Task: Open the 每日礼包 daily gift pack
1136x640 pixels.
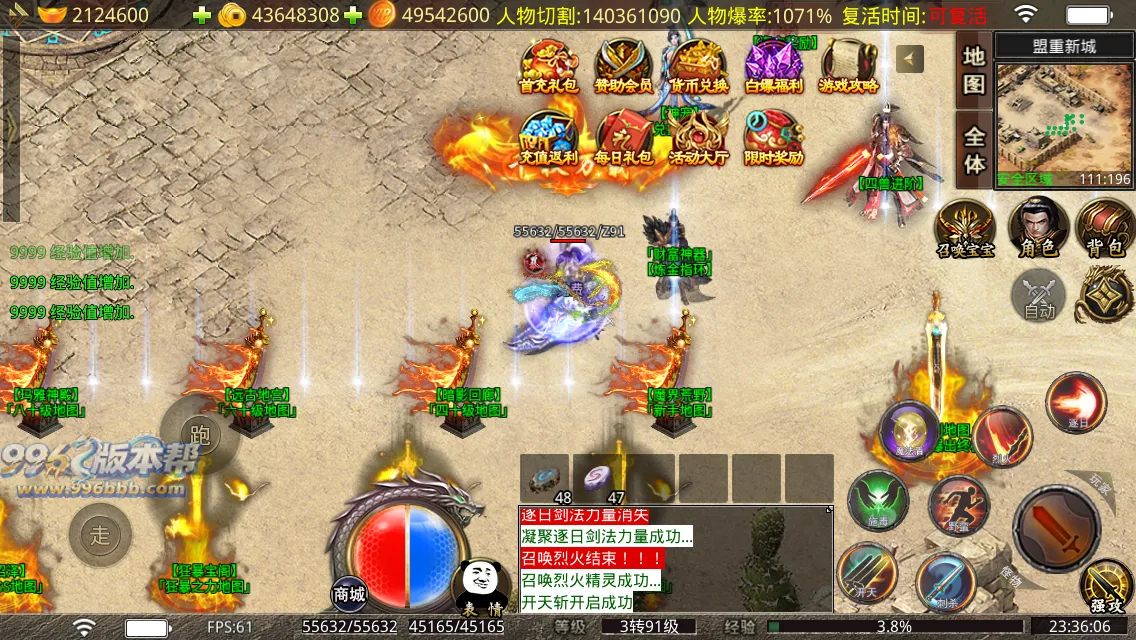Action: coord(623,139)
